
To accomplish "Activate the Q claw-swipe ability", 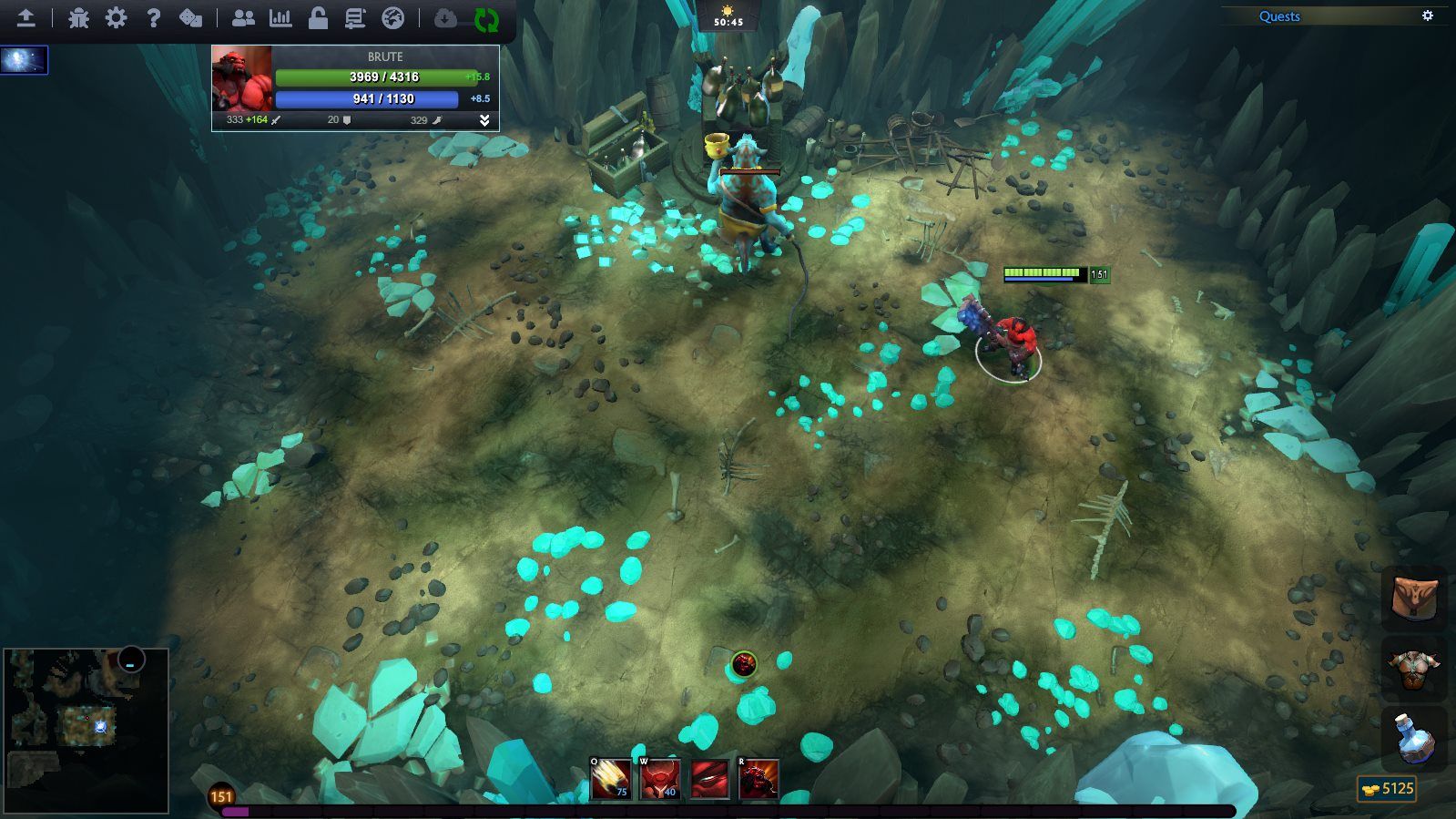I will [x=610, y=779].
